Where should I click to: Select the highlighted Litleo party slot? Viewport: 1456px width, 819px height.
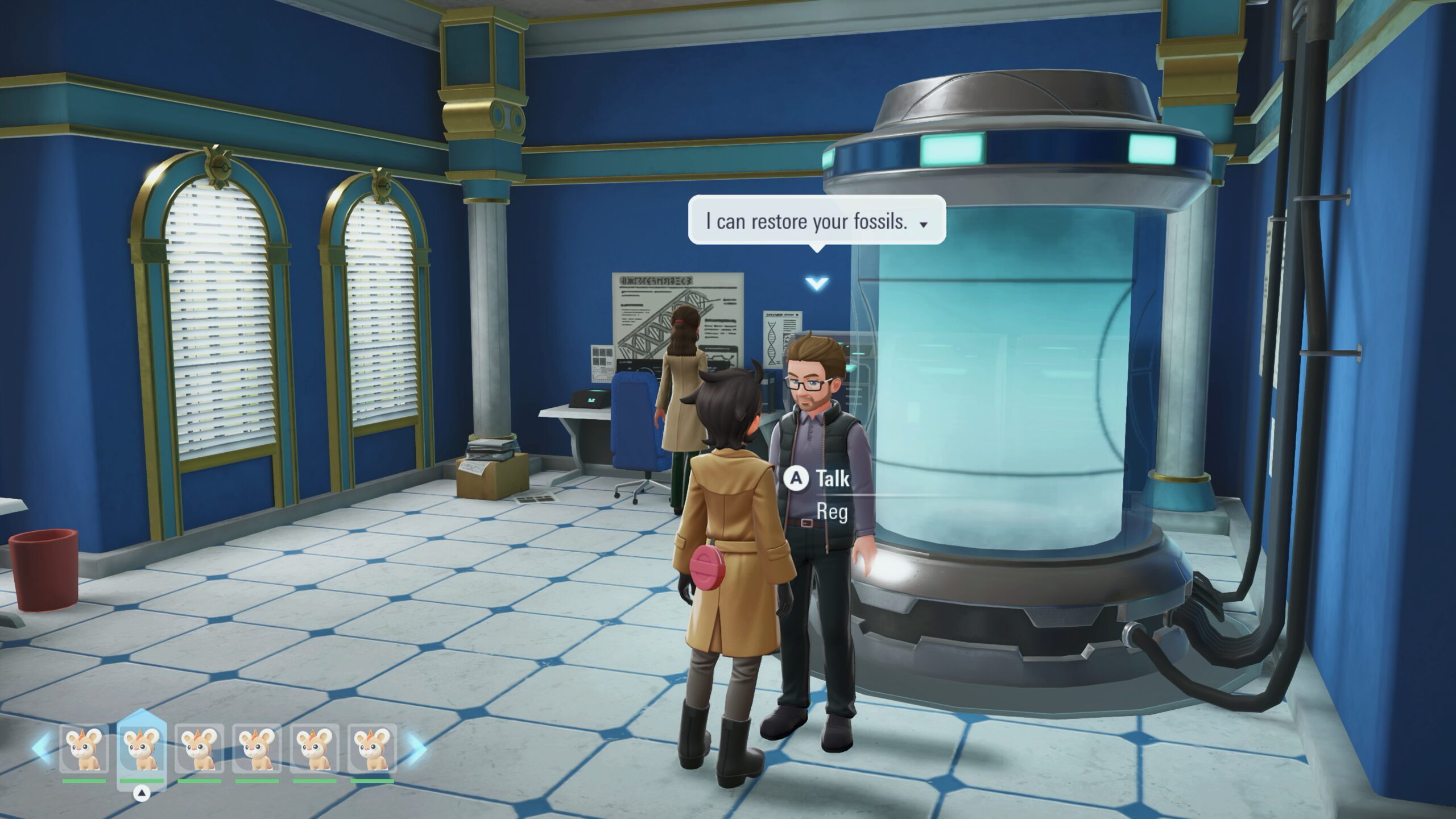142,749
